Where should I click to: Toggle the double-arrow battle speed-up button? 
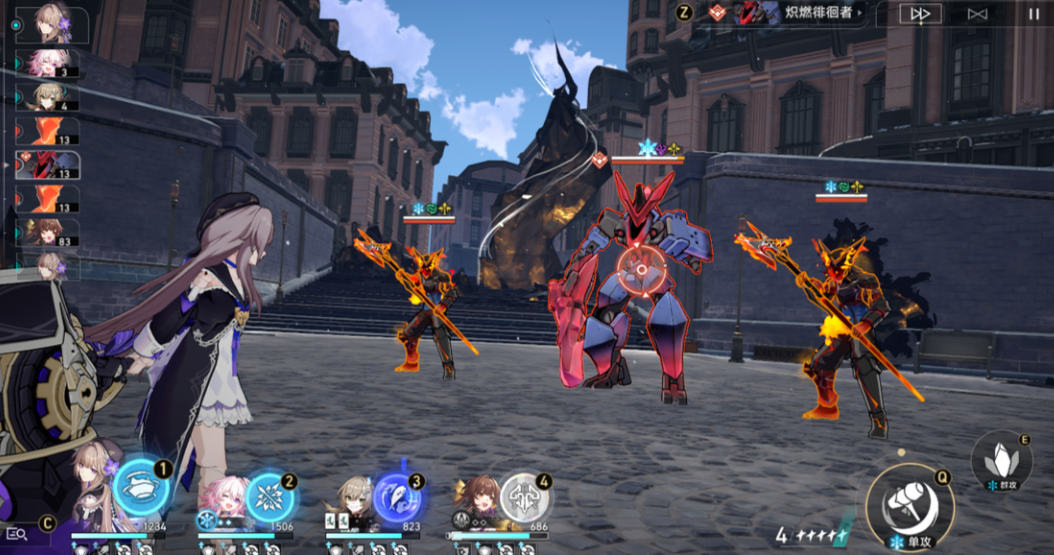click(919, 14)
